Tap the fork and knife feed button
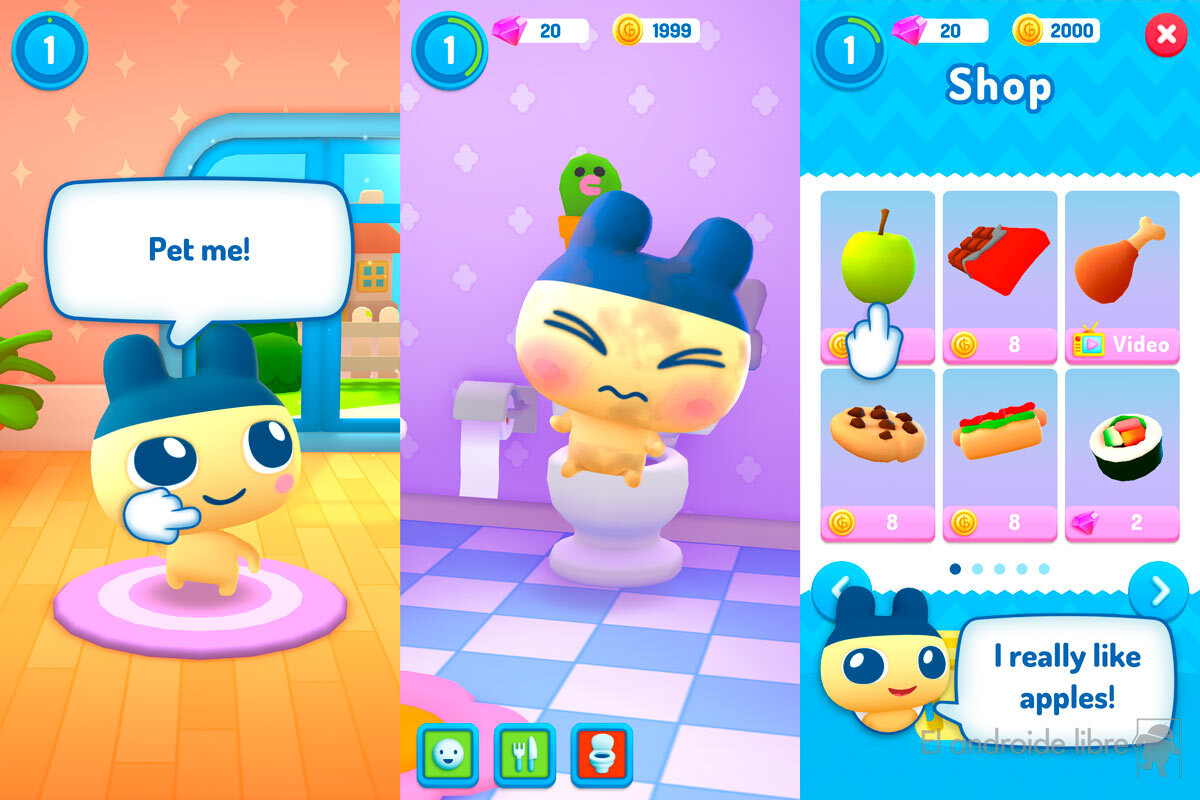Image resolution: width=1200 pixels, height=800 pixels. click(524, 756)
